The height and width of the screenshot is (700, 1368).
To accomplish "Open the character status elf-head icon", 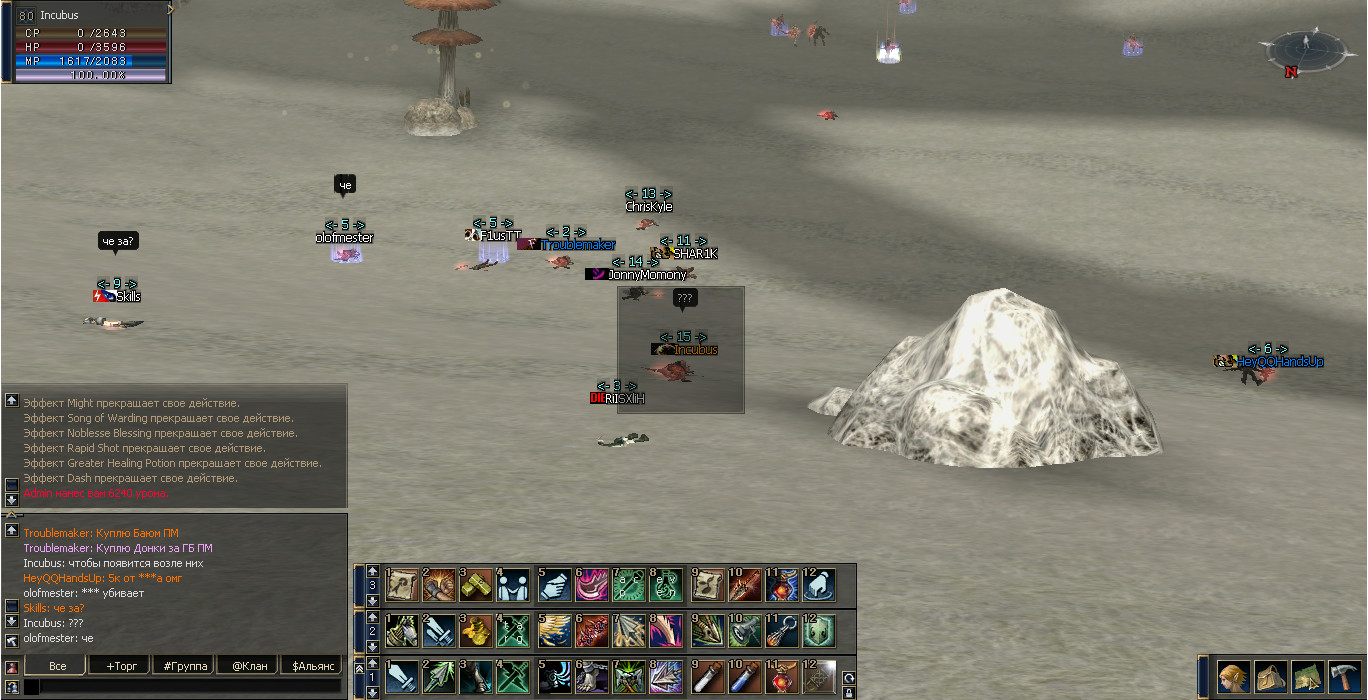I will (x=1232, y=677).
